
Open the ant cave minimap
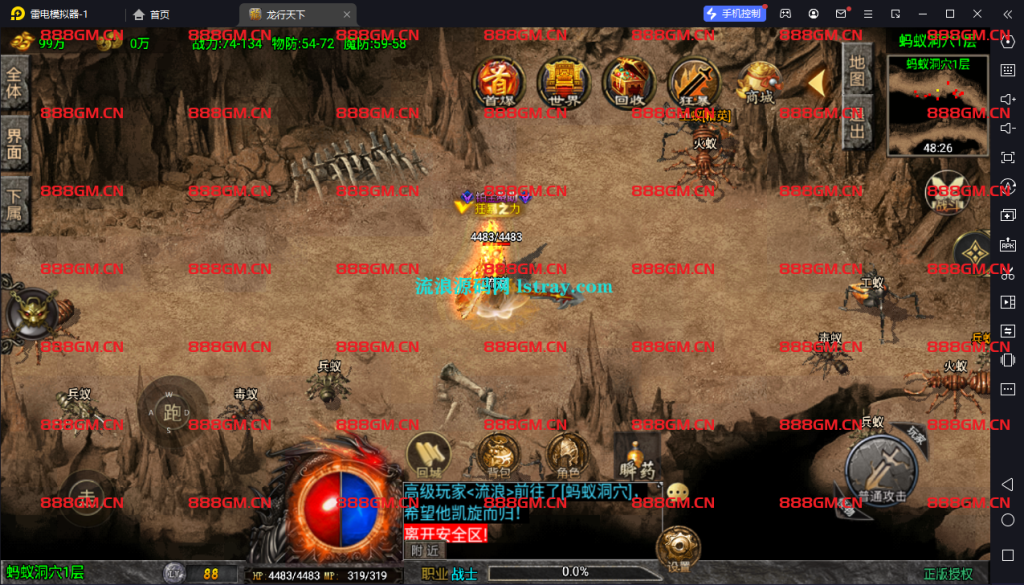tap(937, 106)
